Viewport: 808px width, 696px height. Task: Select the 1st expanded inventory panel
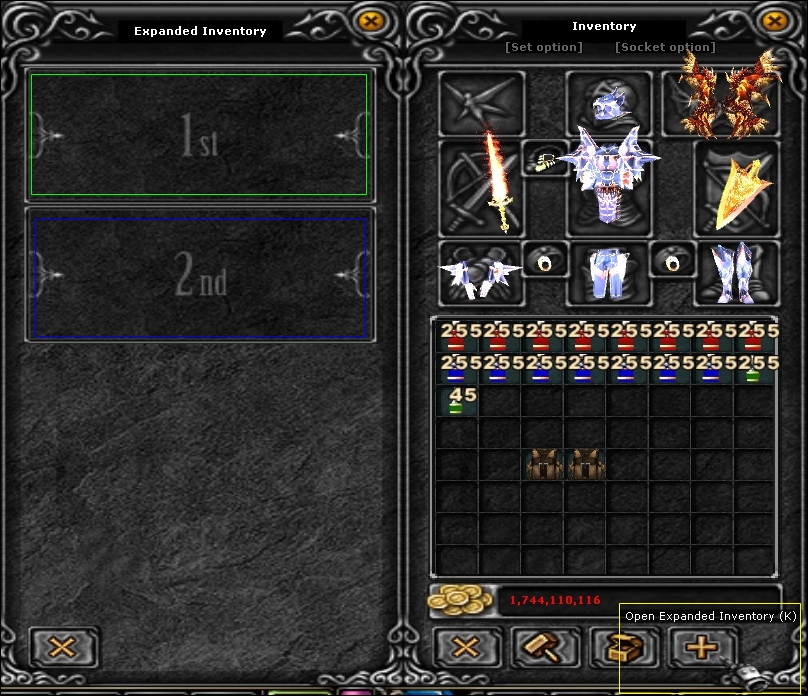[199, 135]
